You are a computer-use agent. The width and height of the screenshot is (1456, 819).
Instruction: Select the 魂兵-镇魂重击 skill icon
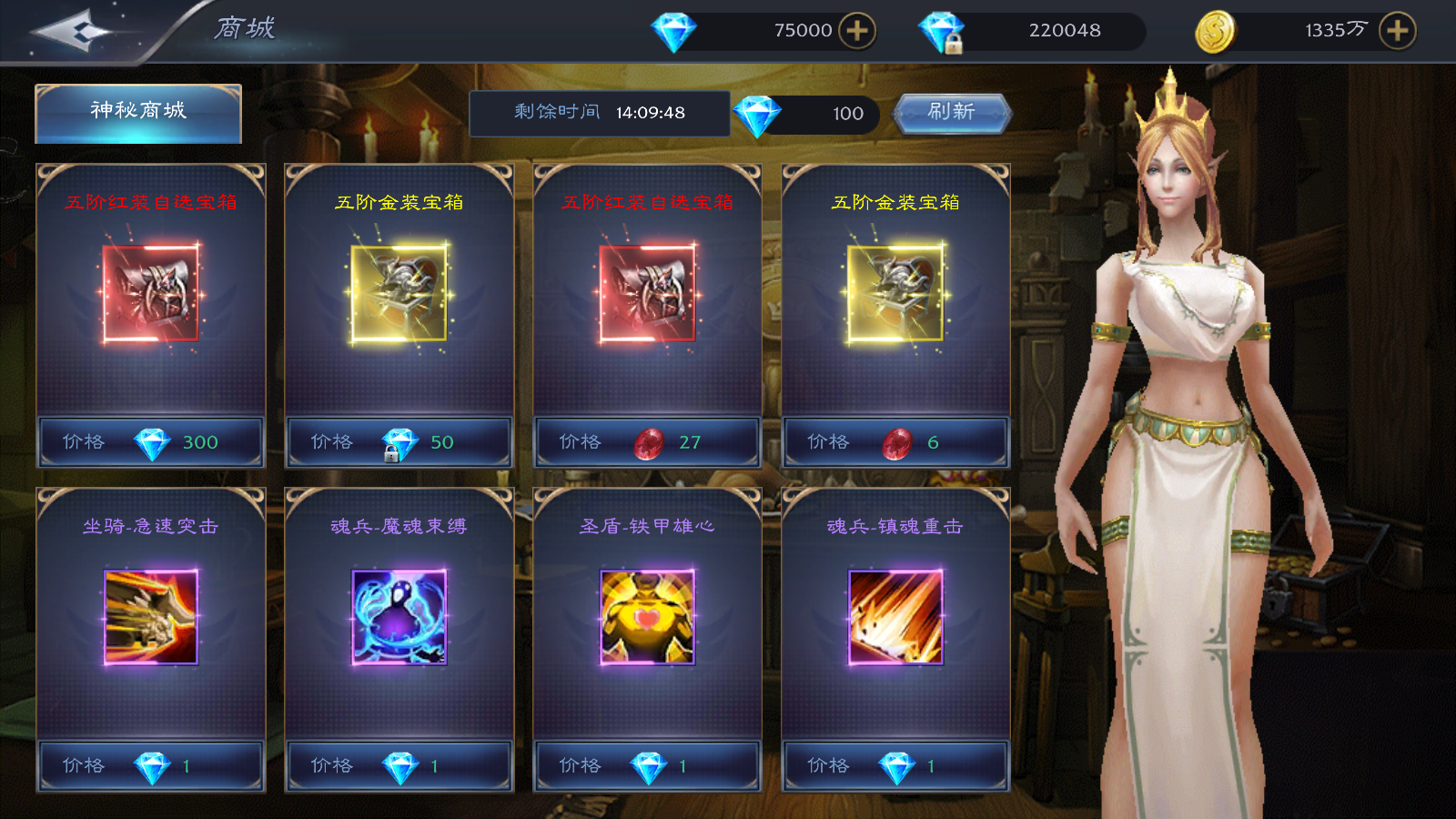895,617
